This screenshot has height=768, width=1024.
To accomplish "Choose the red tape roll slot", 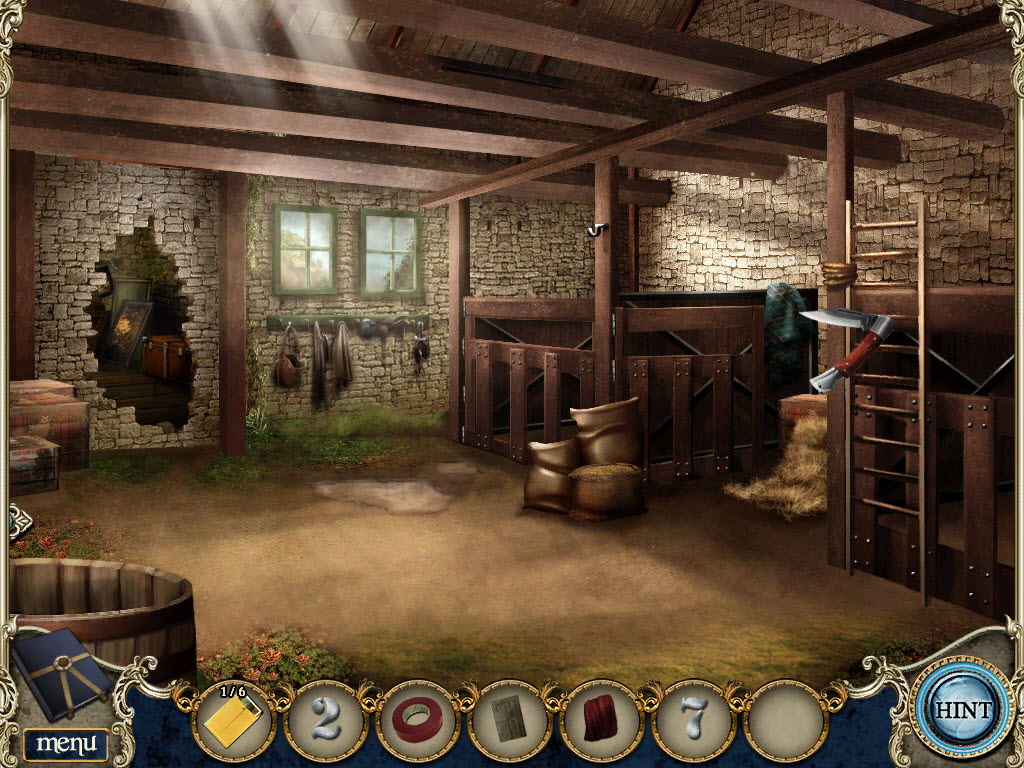I will click(418, 720).
